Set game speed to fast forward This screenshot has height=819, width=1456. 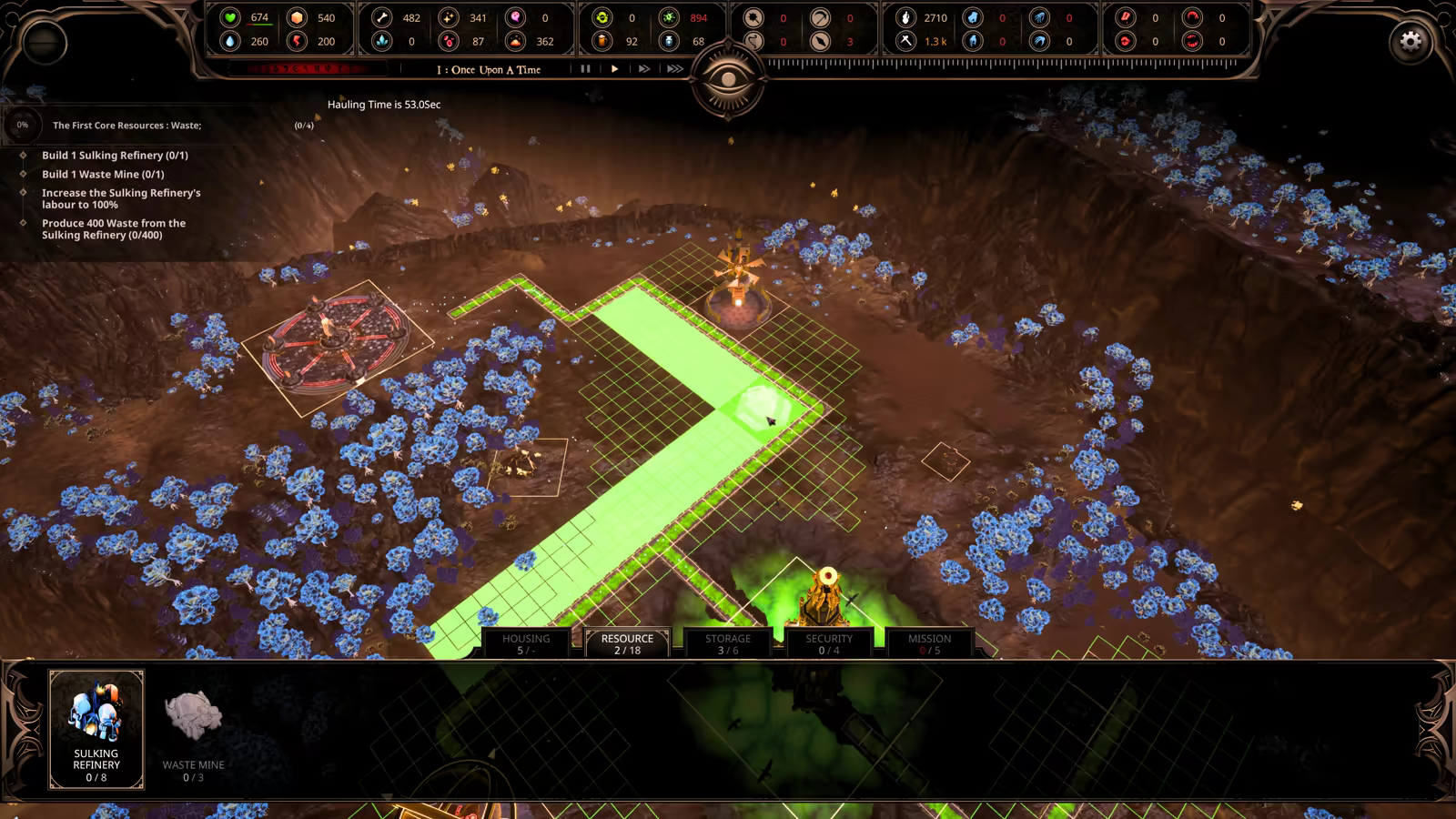pos(644,69)
